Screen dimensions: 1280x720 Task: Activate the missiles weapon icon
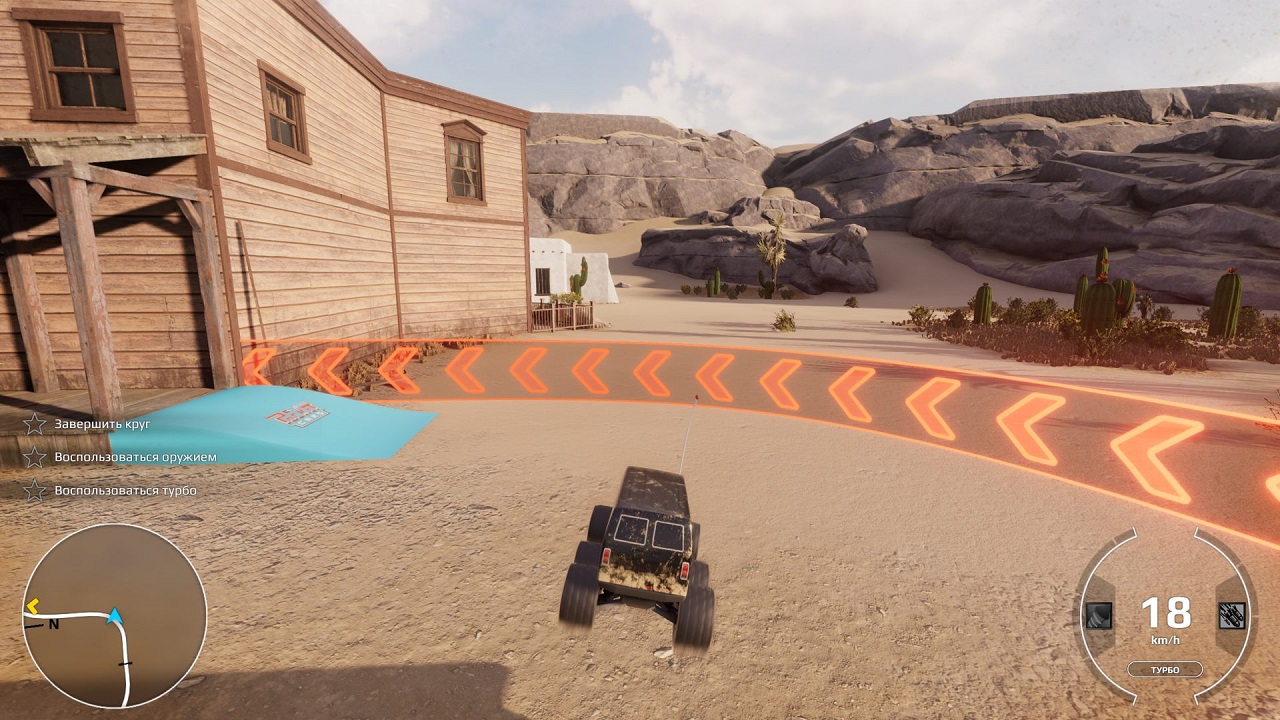[x=1232, y=615]
